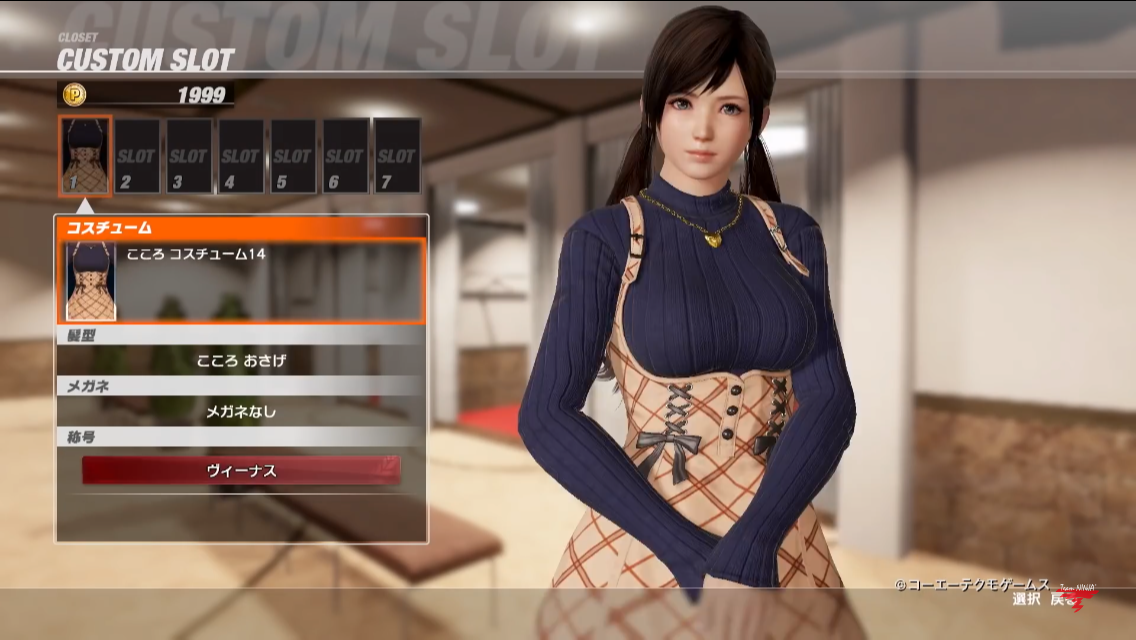Select custom slot 1 with the costume
This screenshot has width=1136, height=640.
coord(85,156)
